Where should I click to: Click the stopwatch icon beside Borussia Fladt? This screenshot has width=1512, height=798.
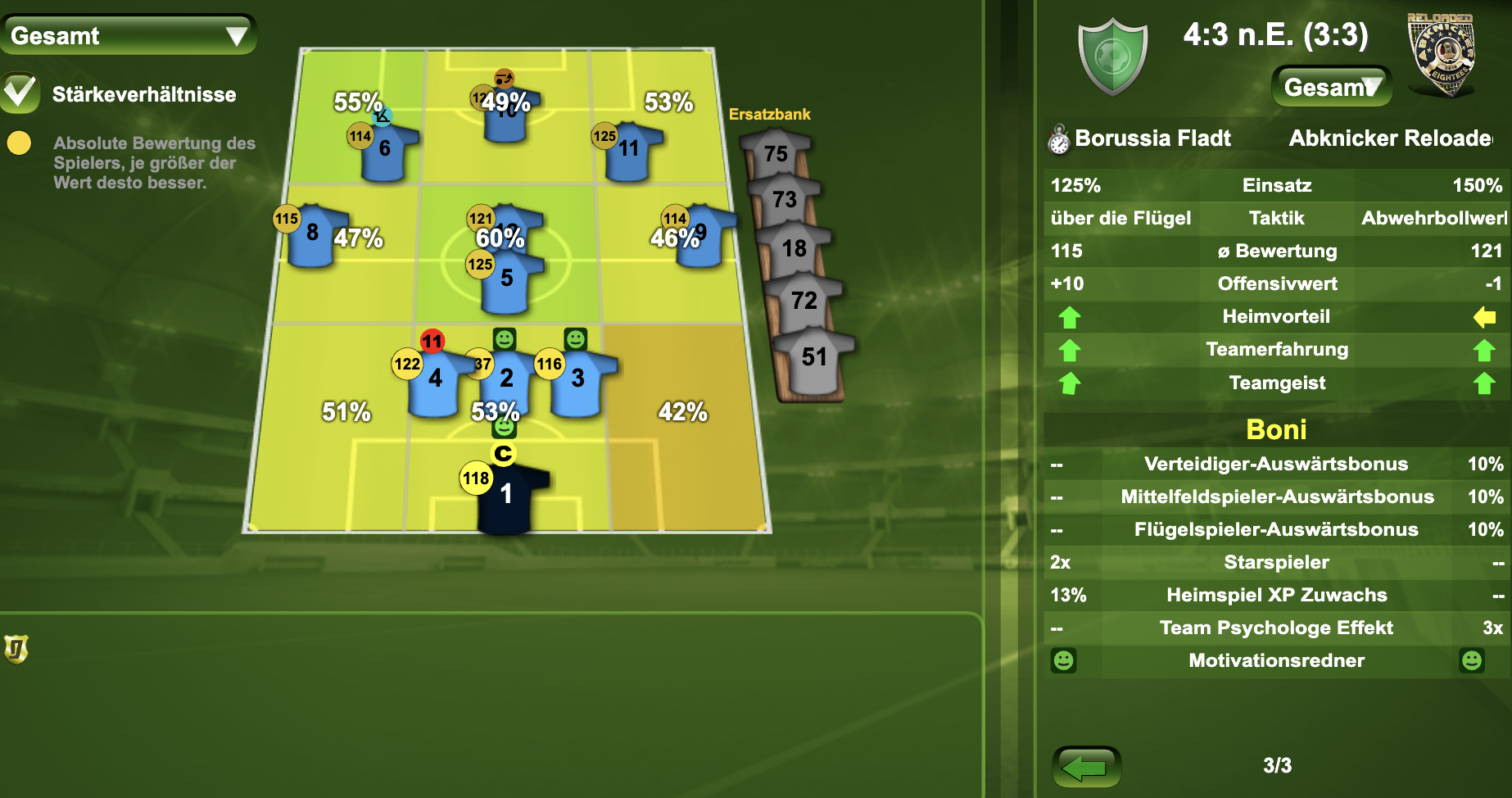(1058, 140)
